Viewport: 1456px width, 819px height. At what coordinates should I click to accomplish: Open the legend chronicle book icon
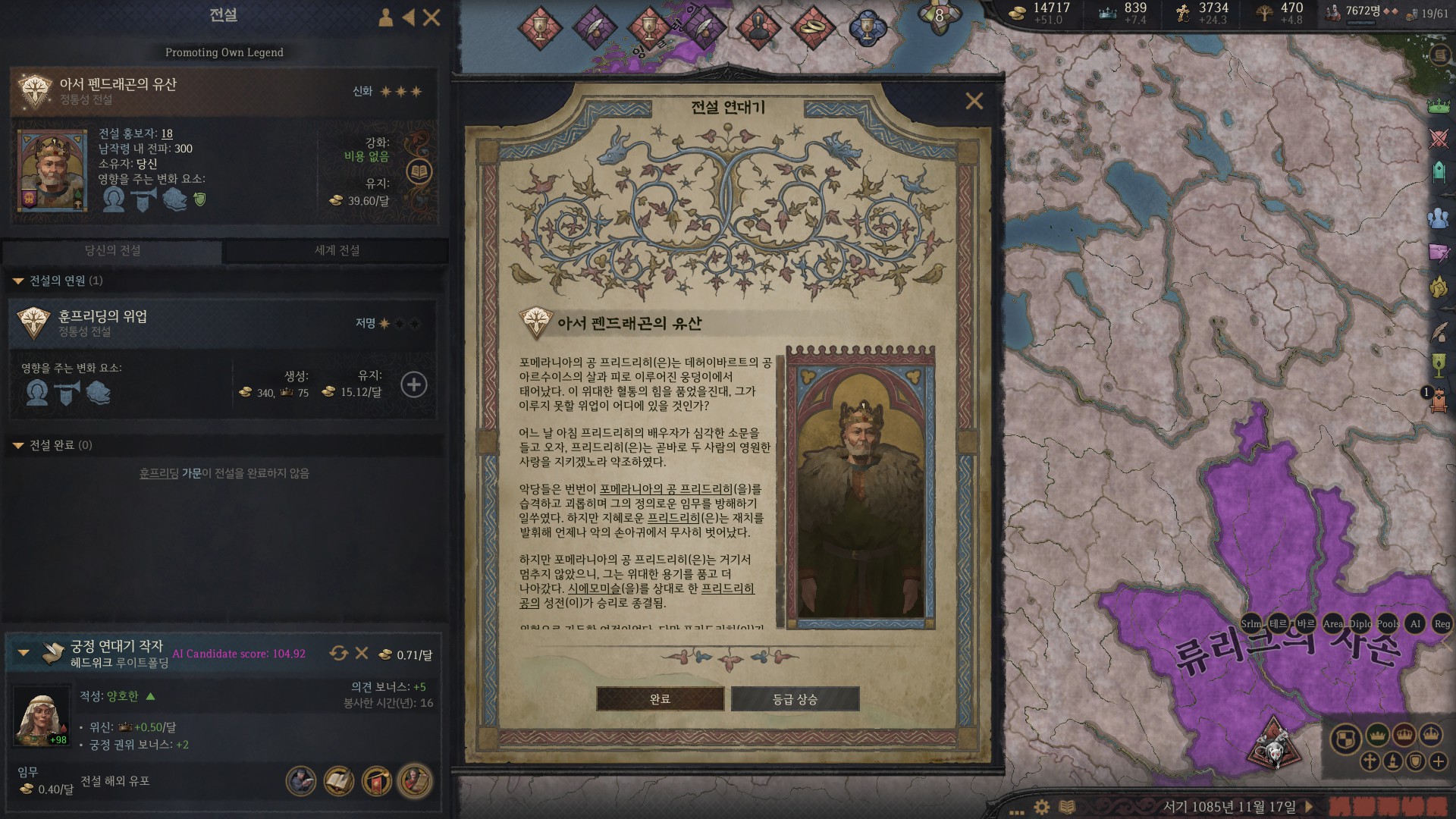419,171
